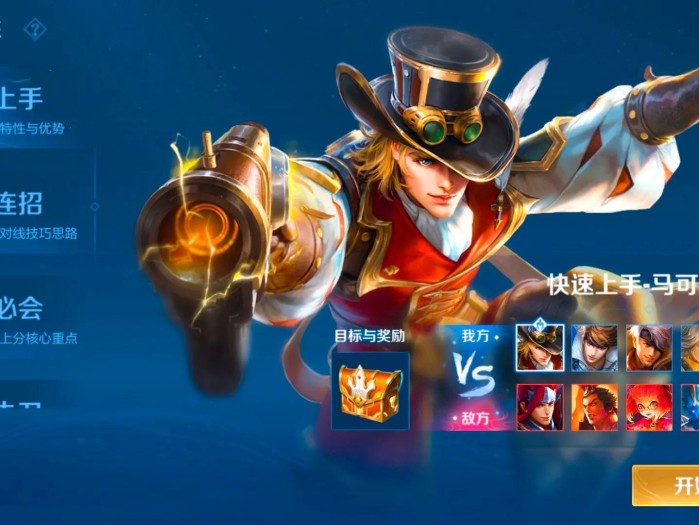View the dark-haired enemy hero on orange background
The image size is (699, 525).
pyautogui.click(x=594, y=407)
